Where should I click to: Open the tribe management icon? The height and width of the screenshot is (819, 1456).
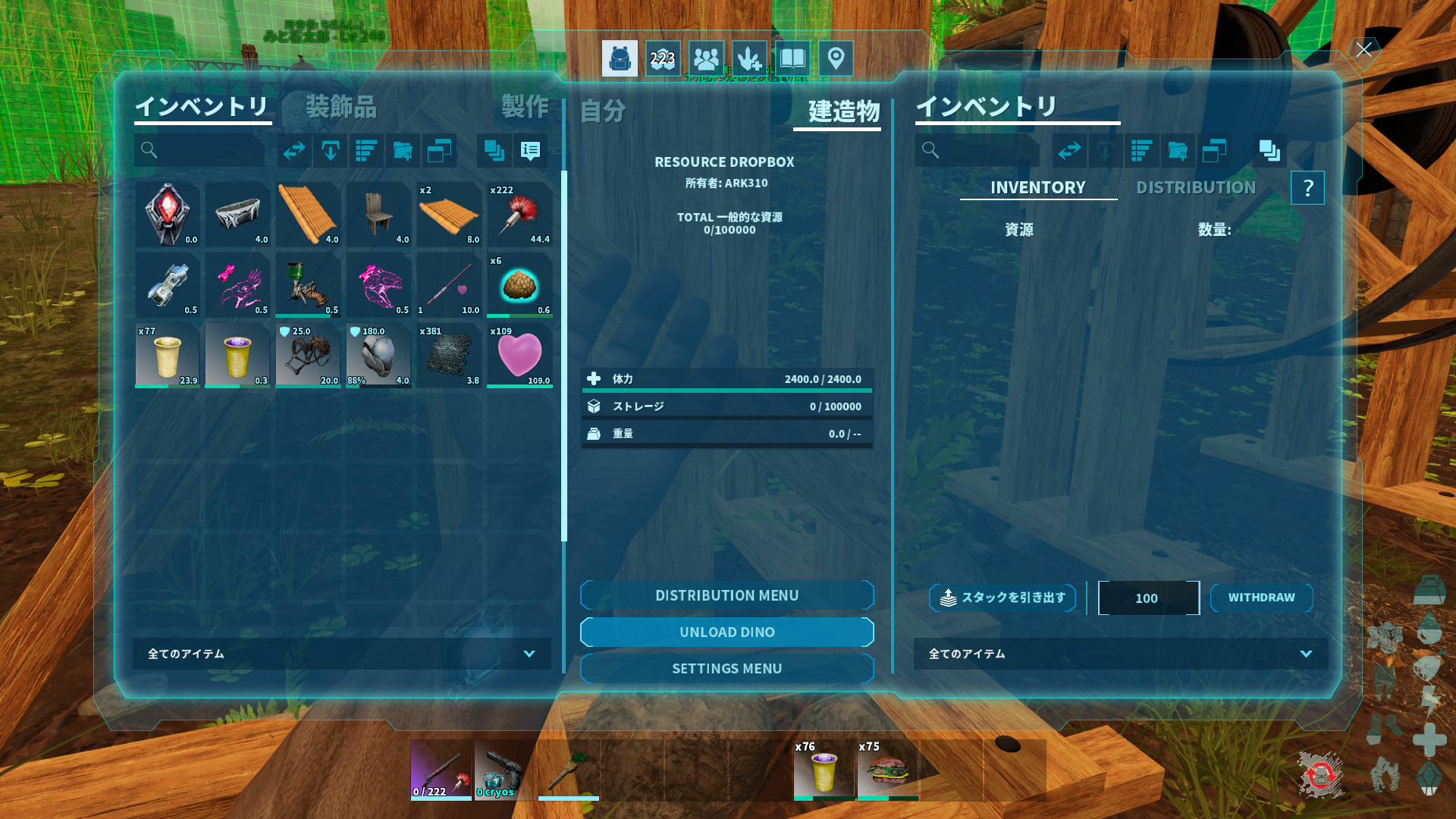click(x=705, y=58)
